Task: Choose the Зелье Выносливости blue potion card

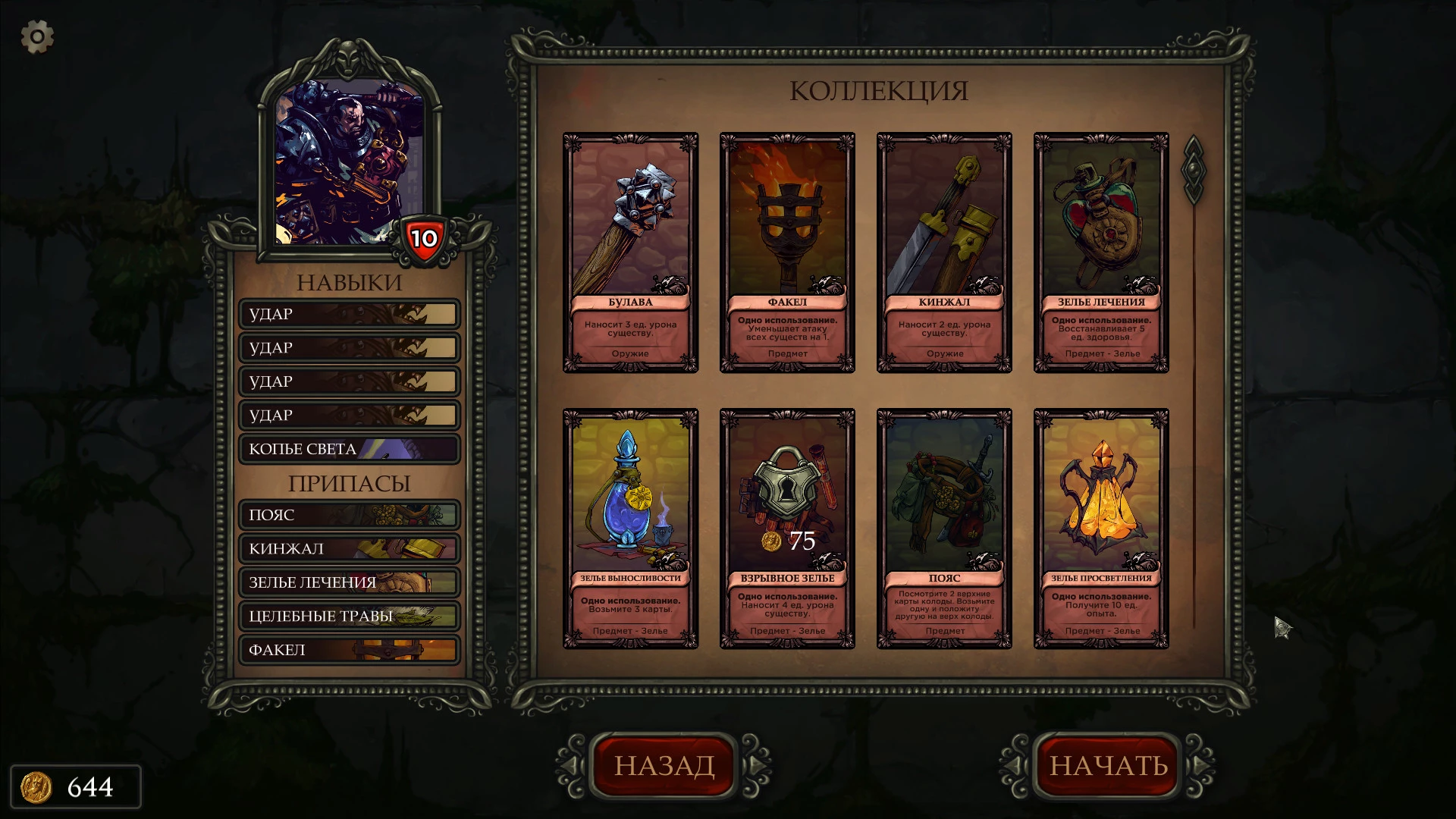Action: (630, 529)
